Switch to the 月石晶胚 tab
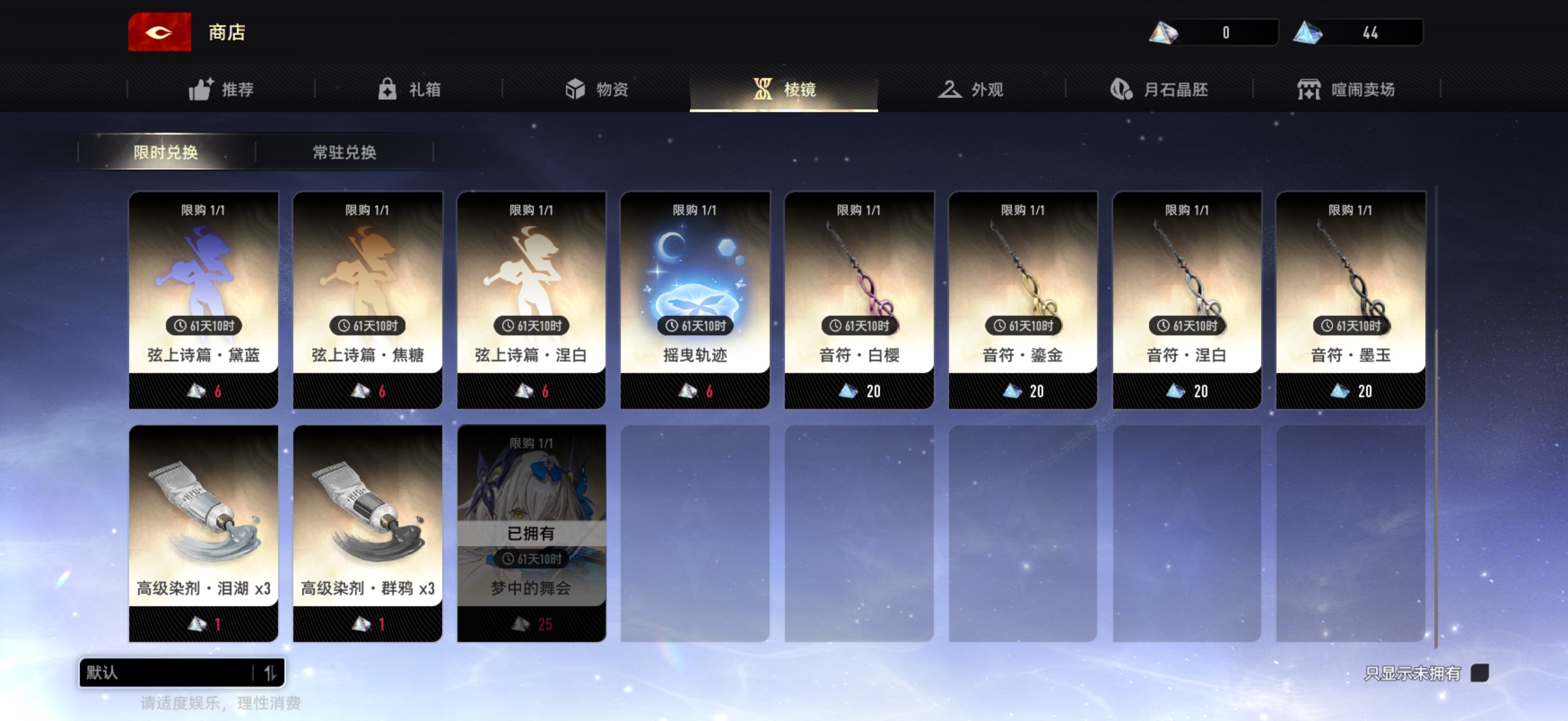This screenshot has height=721, width=1568. click(1158, 90)
